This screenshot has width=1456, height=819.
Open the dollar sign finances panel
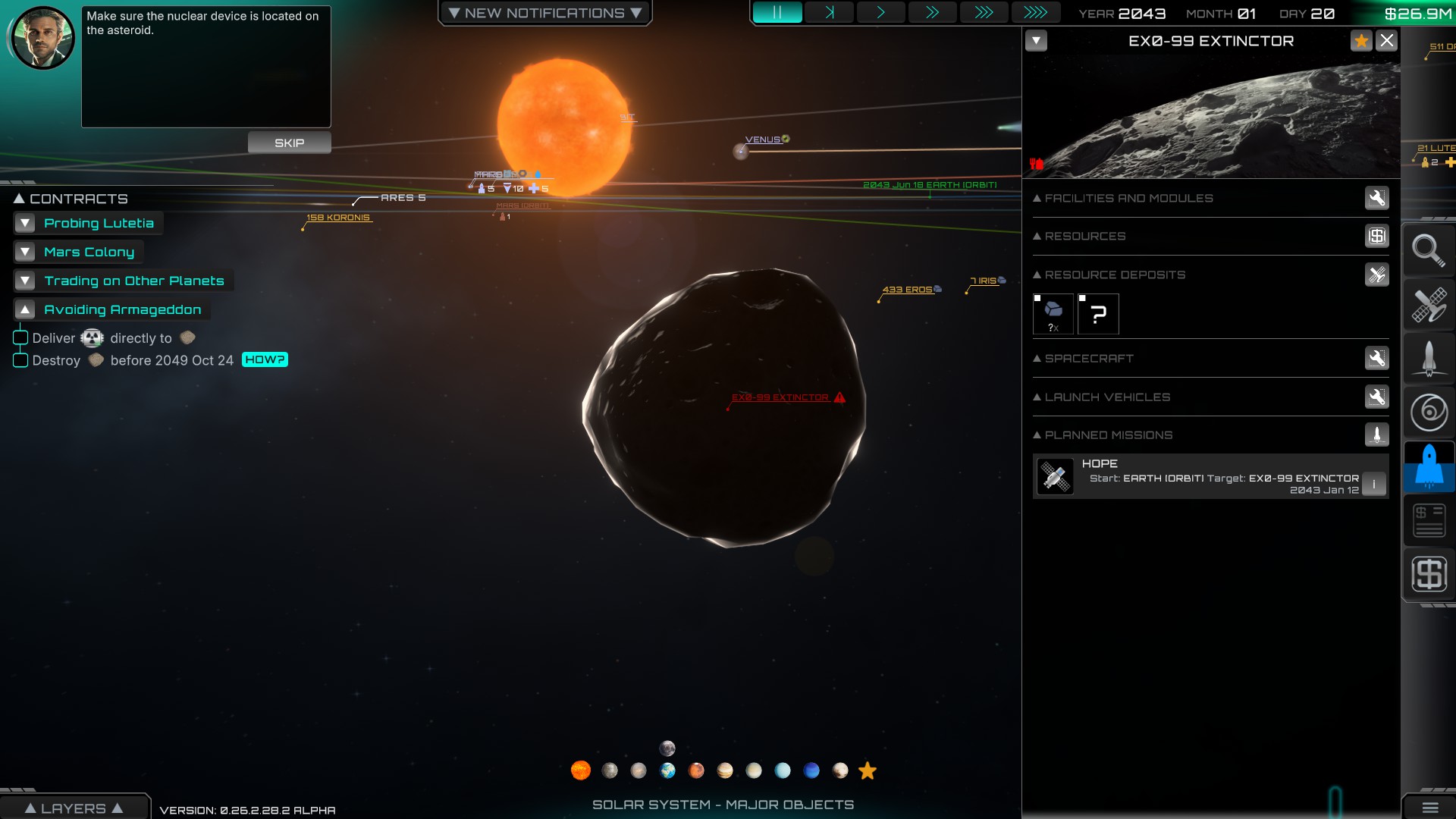(x=1429, y=573)
